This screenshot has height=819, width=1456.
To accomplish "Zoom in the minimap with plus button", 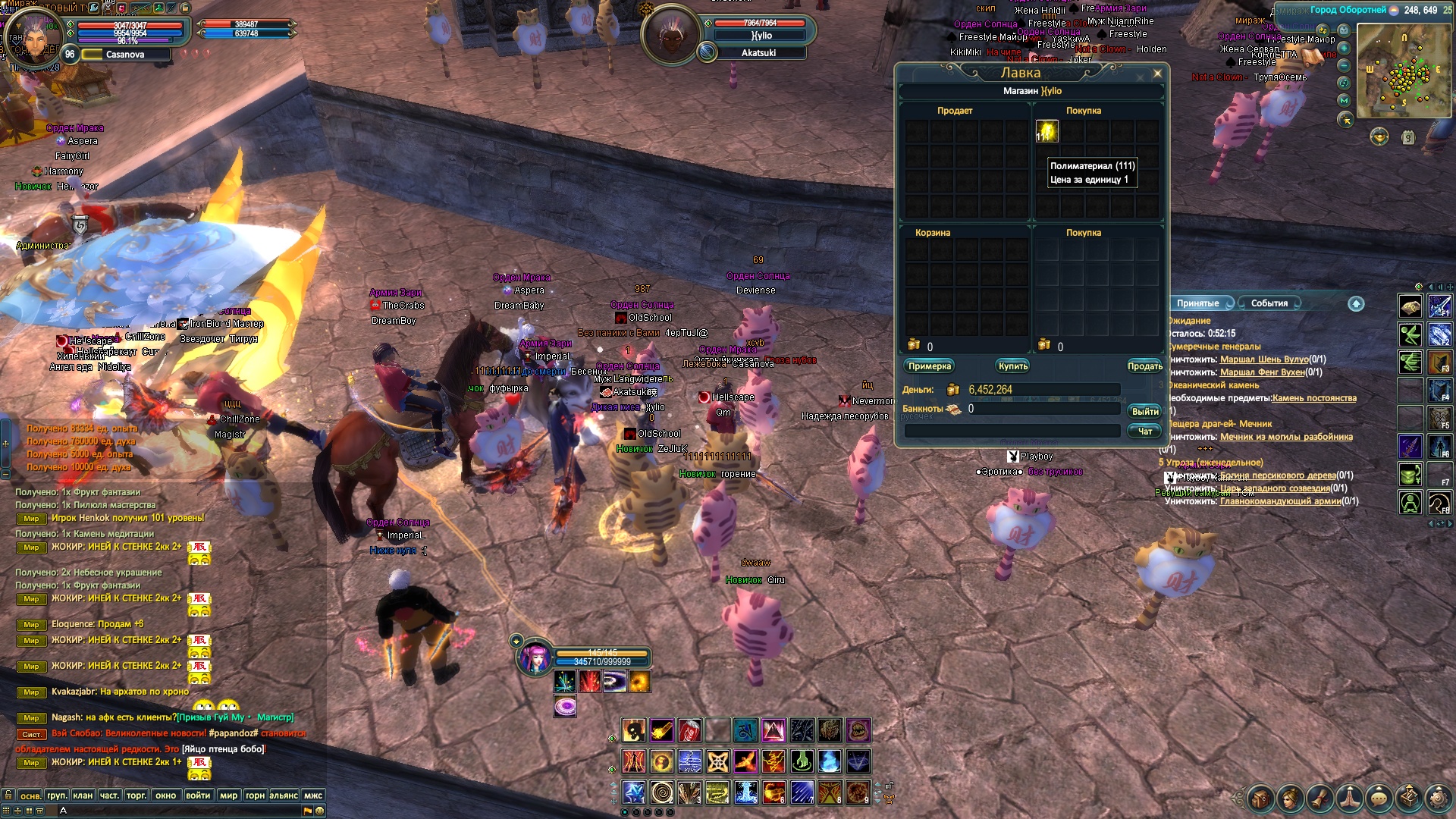I will 1344,48.
